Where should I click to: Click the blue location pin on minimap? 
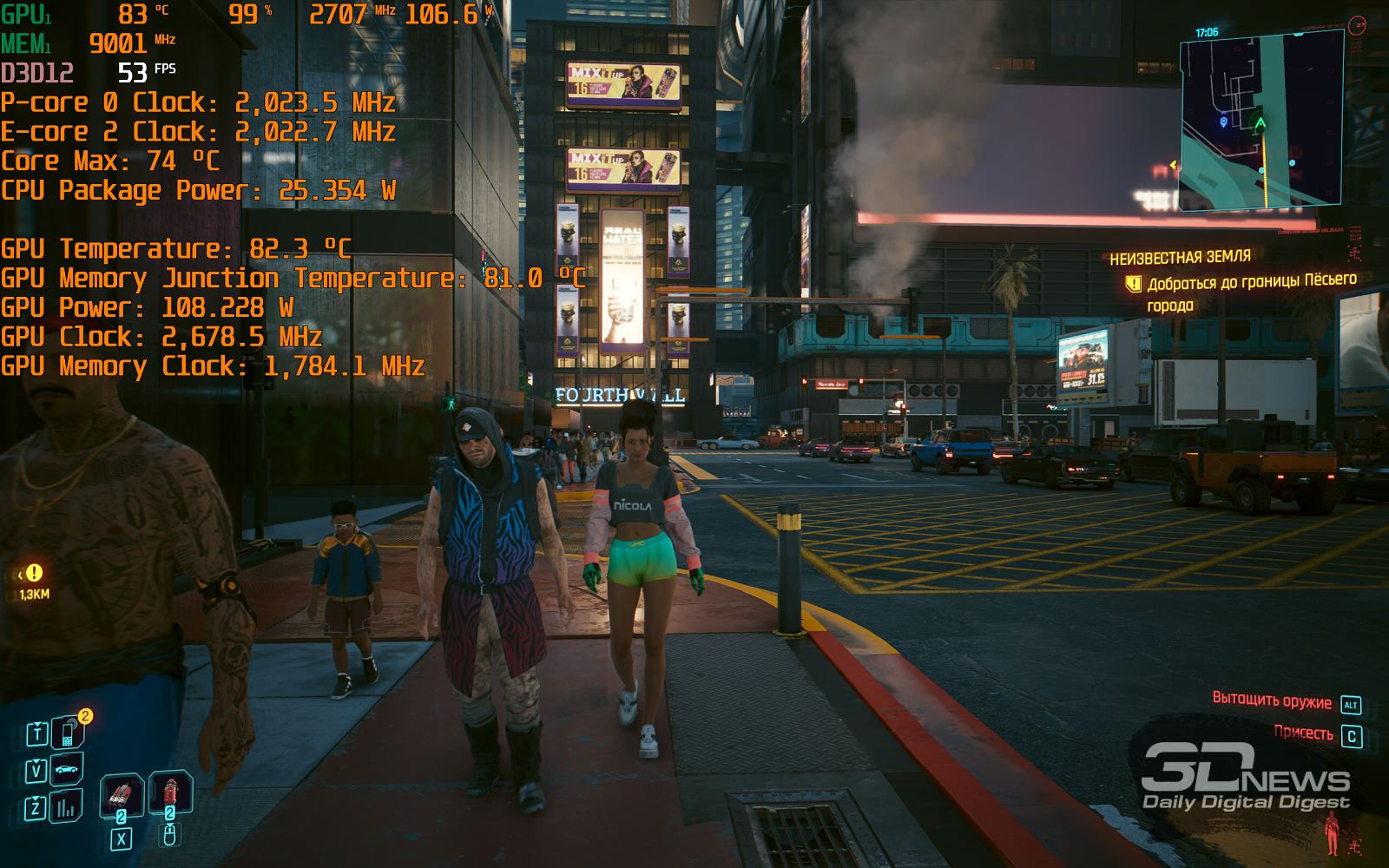1224,122
